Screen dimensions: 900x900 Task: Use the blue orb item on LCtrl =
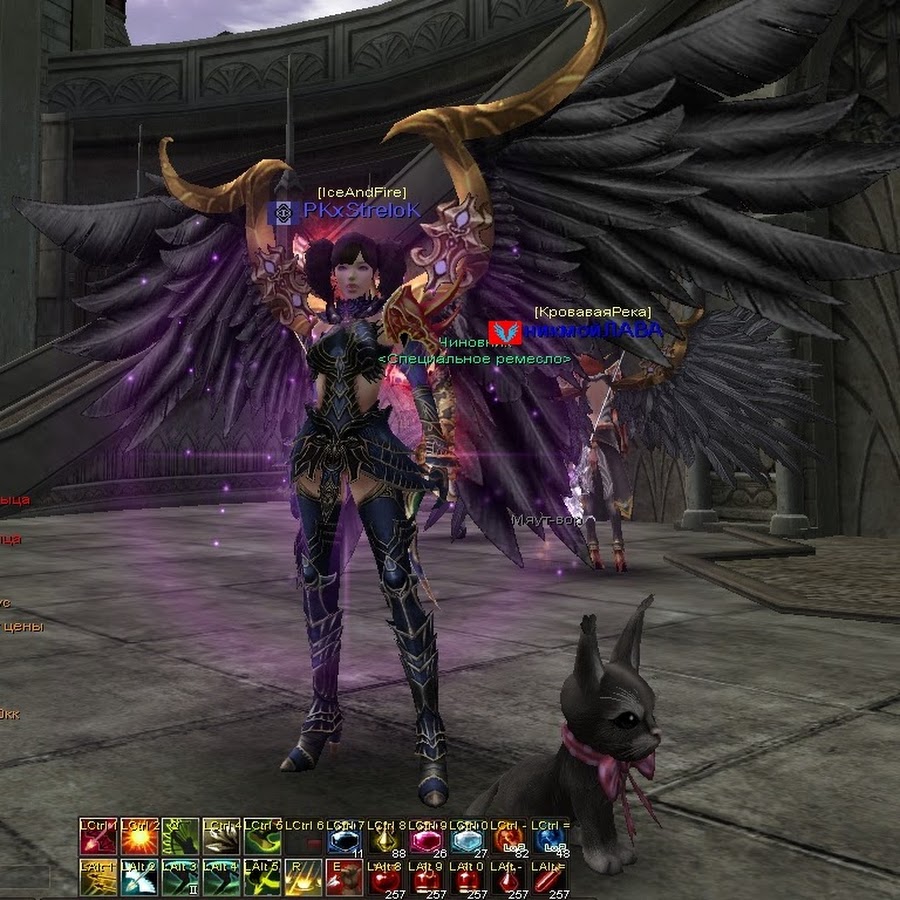(x=550, y=840)
